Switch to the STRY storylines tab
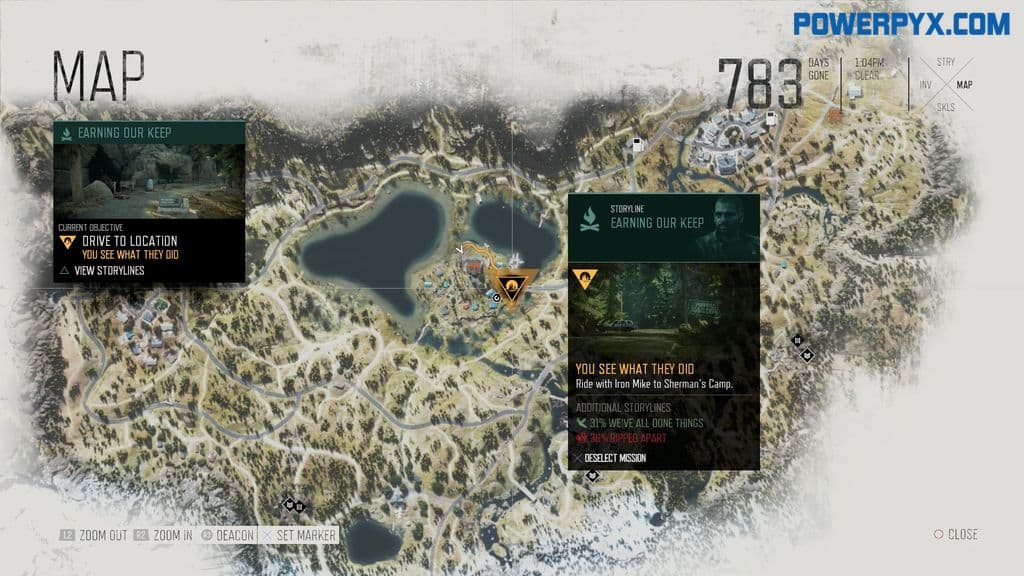Viewport: 1024px width, 576px height. (x=945, y=62)
